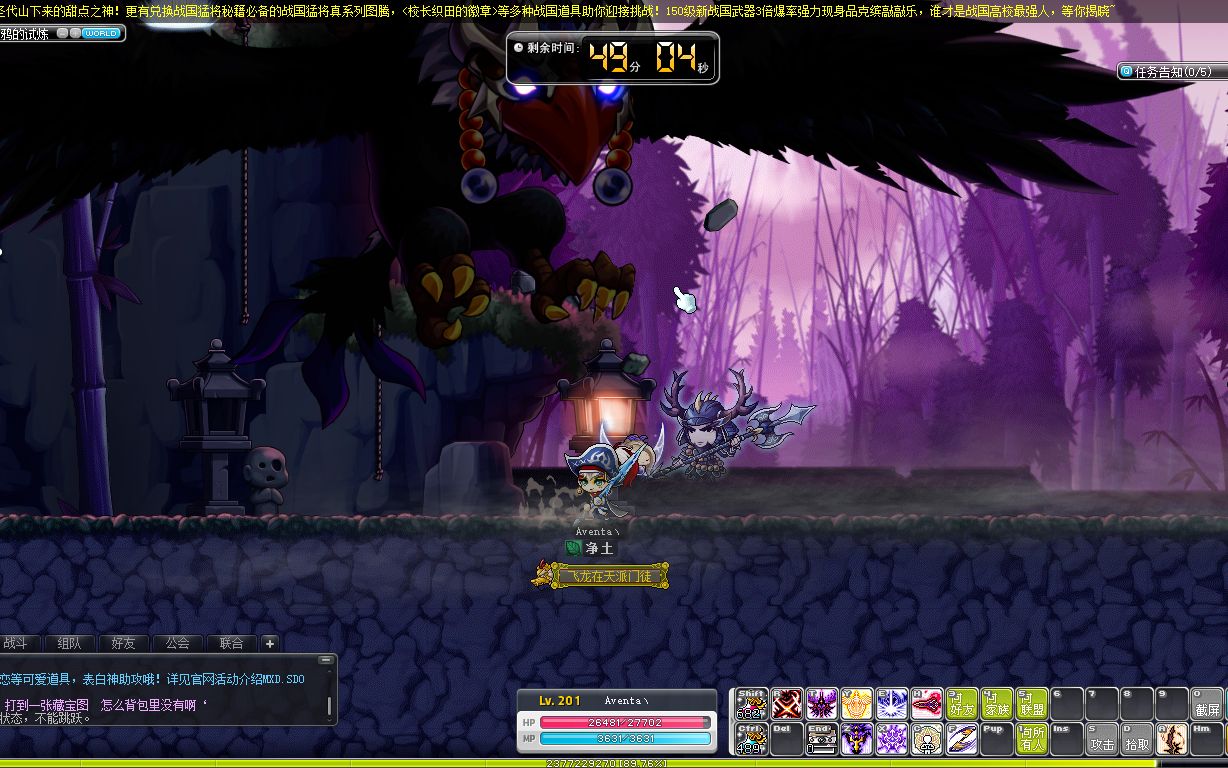This screenshot has height=768, width=1228.
Task: Add a chat tab with the plus button
Action: point(269,643)
